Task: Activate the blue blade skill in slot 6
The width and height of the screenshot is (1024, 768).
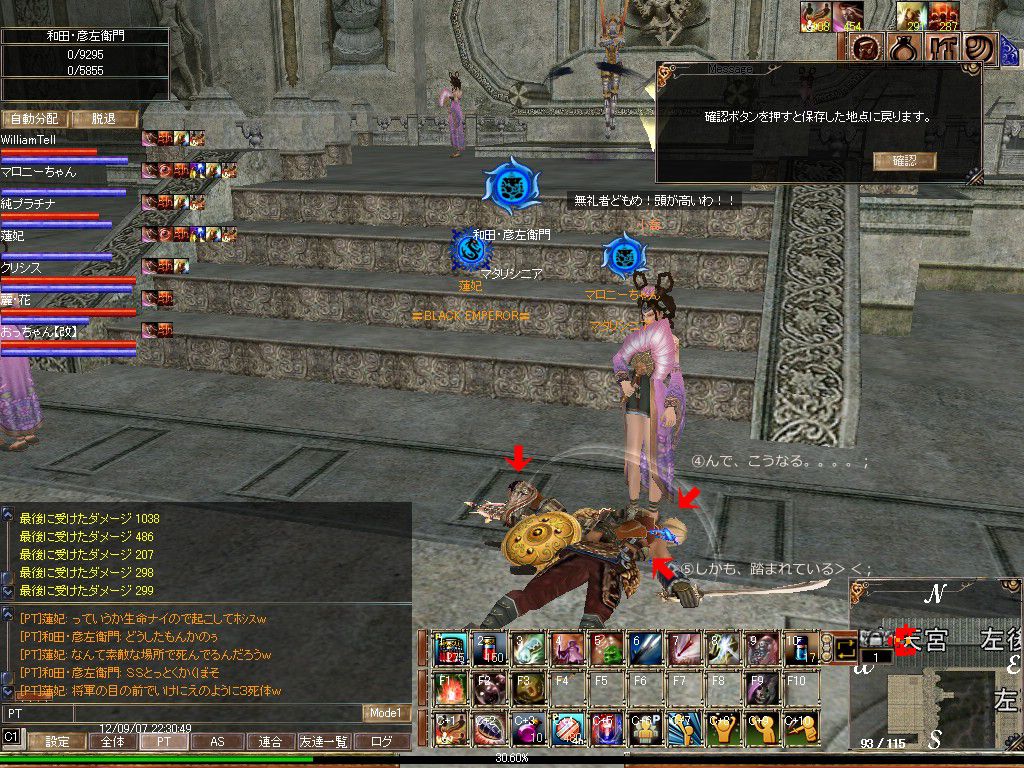Action: (645, 649)
